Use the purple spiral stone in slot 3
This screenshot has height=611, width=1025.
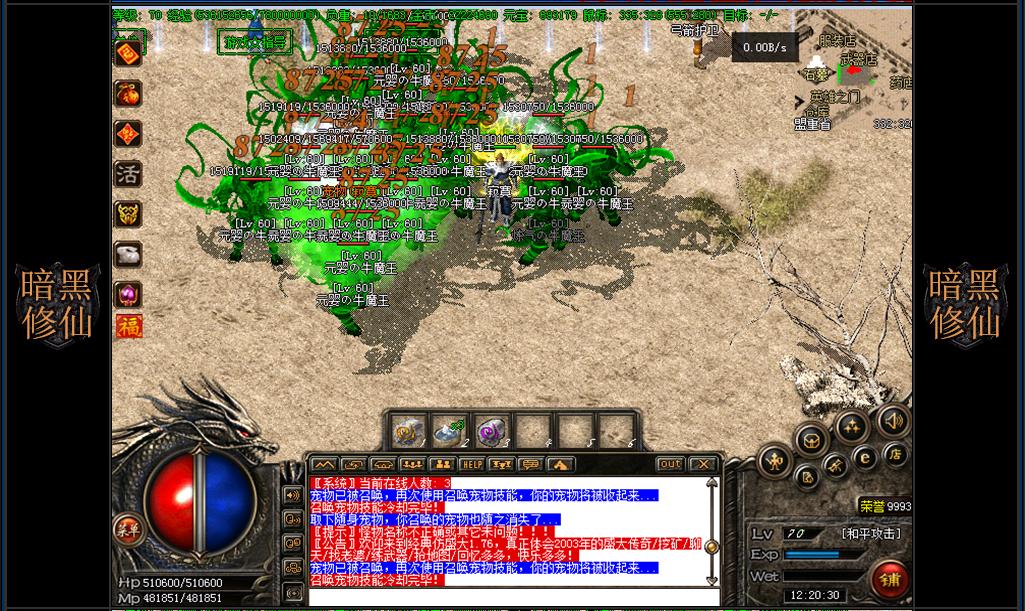490,431
